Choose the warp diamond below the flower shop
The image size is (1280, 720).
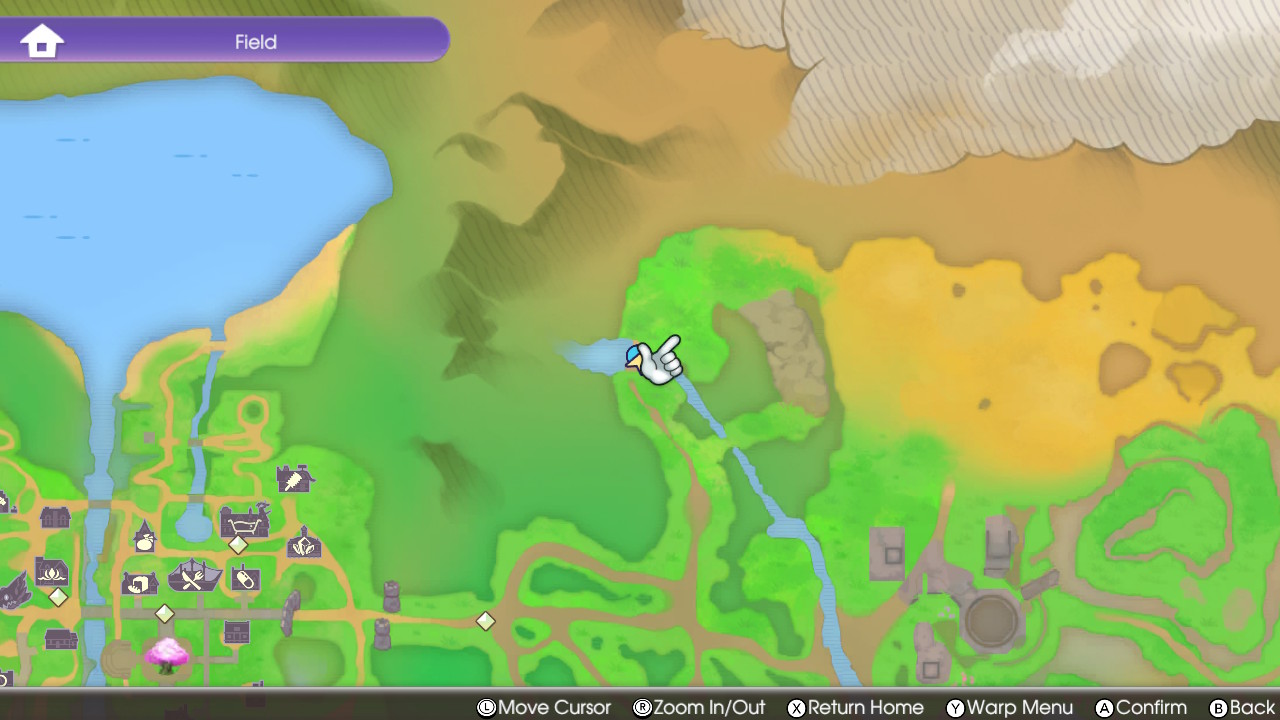click(x=58, y=597)
